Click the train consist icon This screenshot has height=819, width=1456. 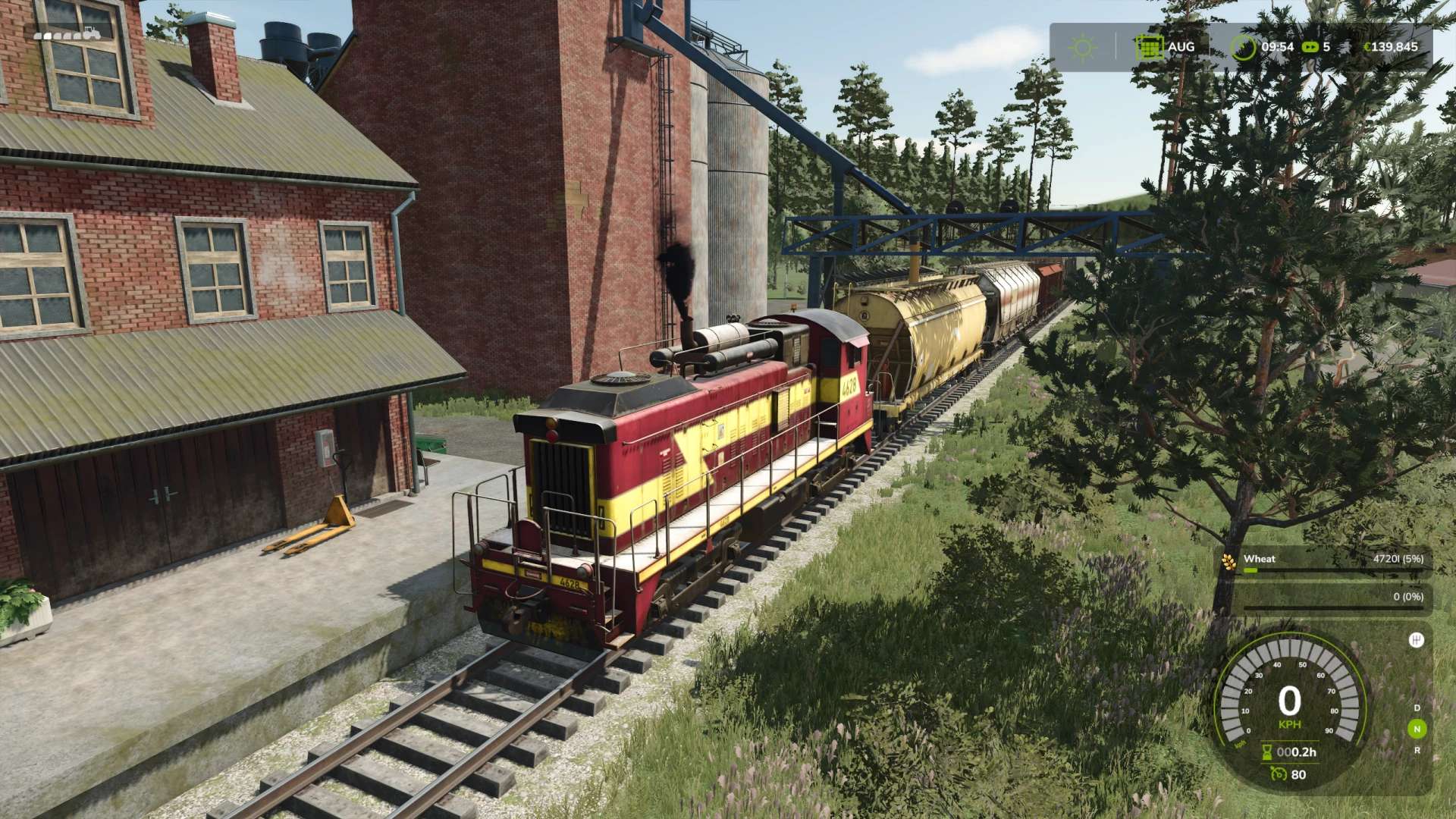coord(67,34)
